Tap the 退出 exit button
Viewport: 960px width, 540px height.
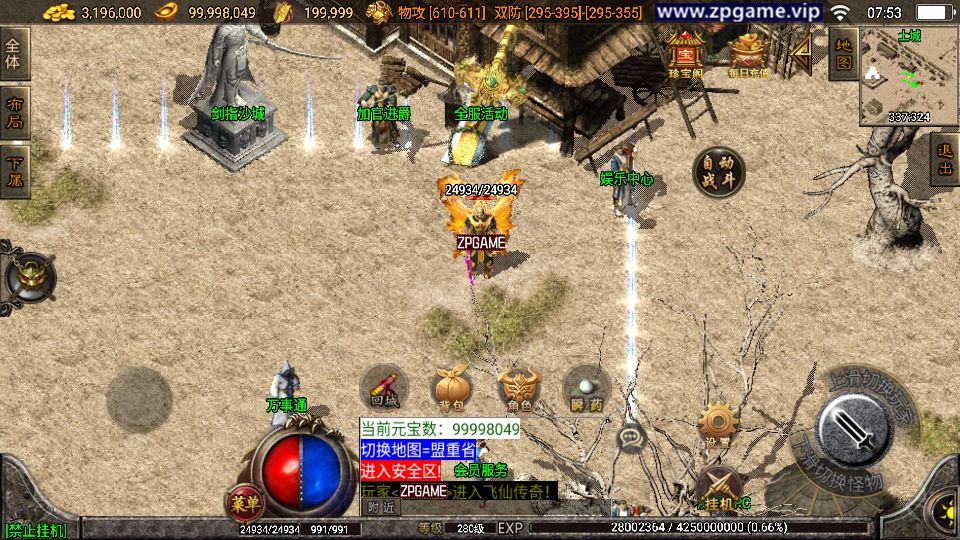click(x=944, y=160)
